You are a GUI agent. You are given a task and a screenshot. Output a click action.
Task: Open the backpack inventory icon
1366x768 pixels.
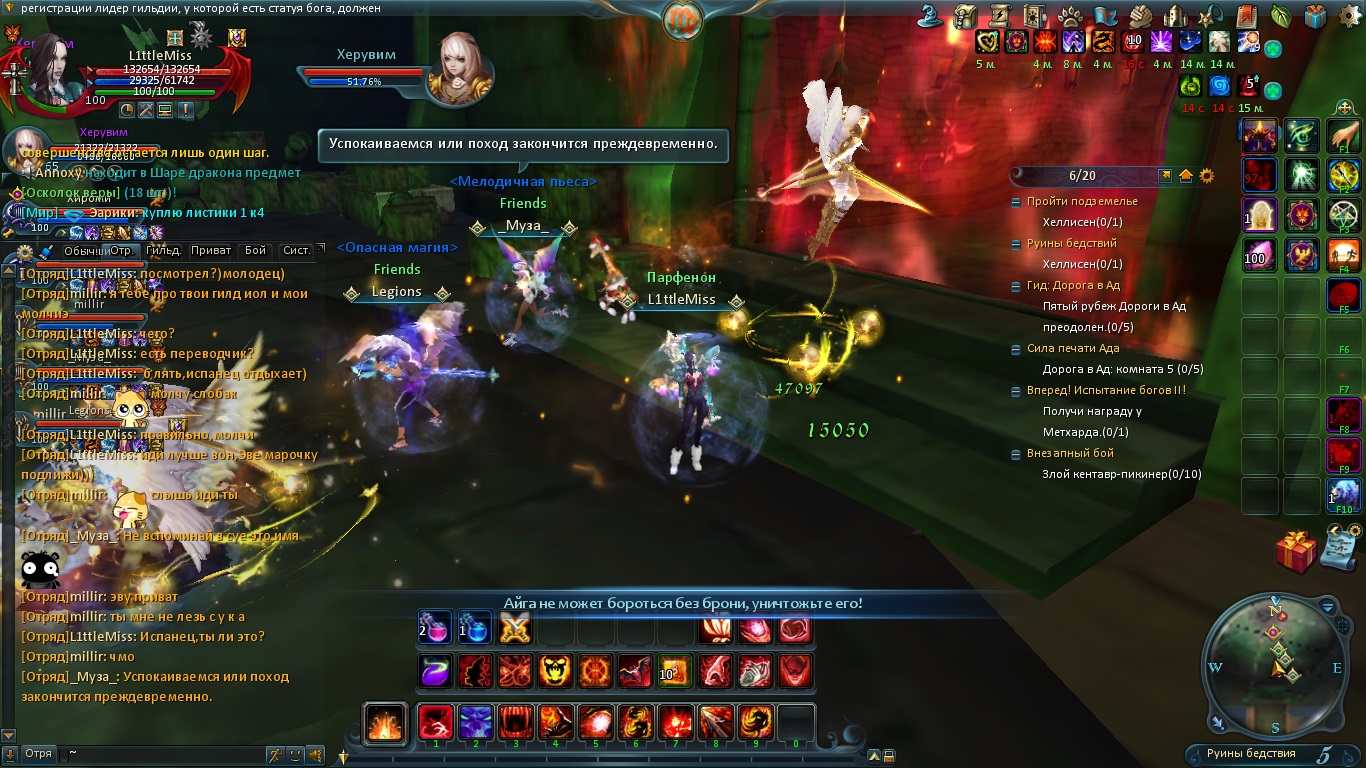tap(965, 16)
